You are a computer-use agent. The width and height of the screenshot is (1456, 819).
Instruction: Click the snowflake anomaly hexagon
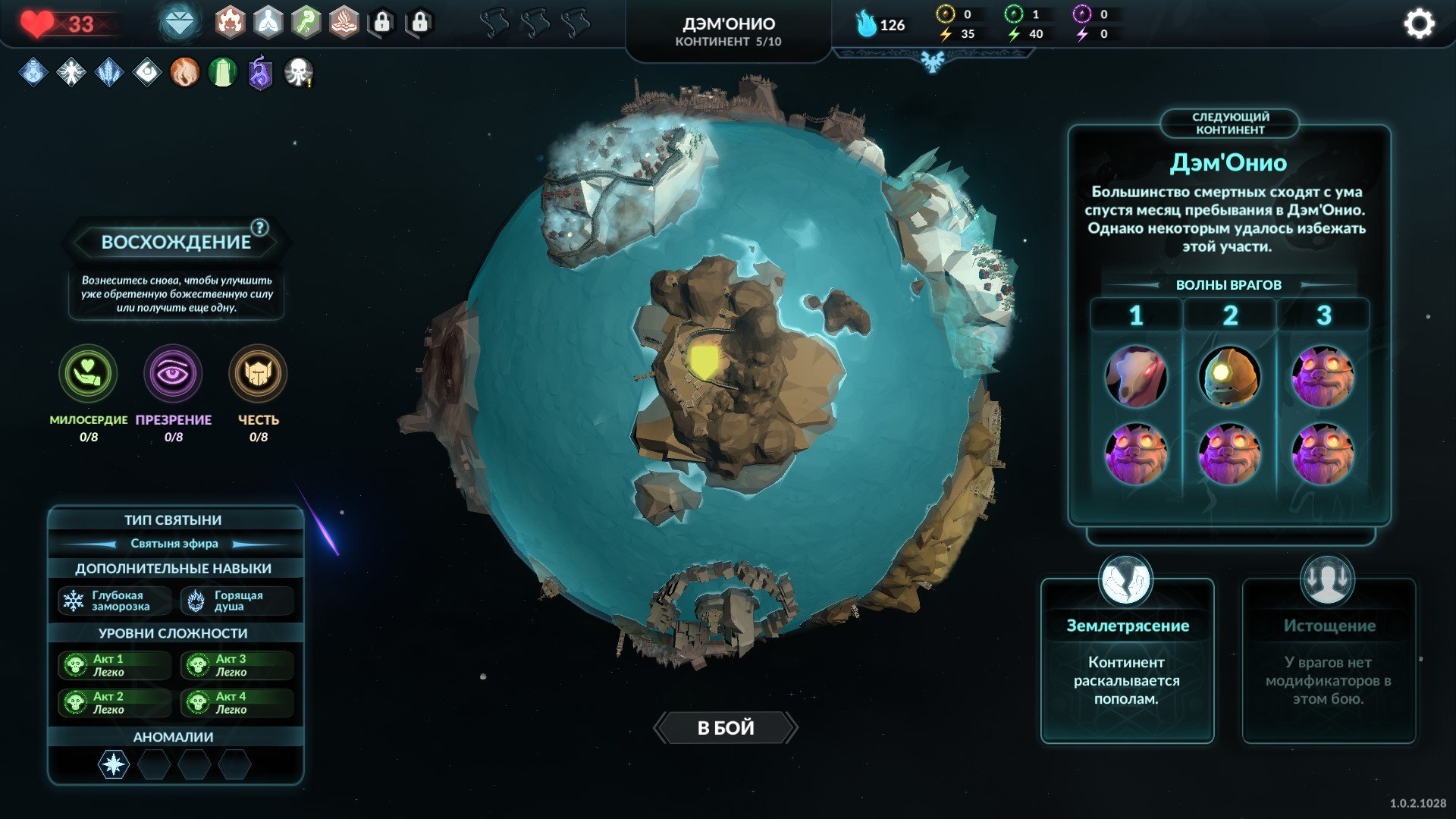(114, 764)
